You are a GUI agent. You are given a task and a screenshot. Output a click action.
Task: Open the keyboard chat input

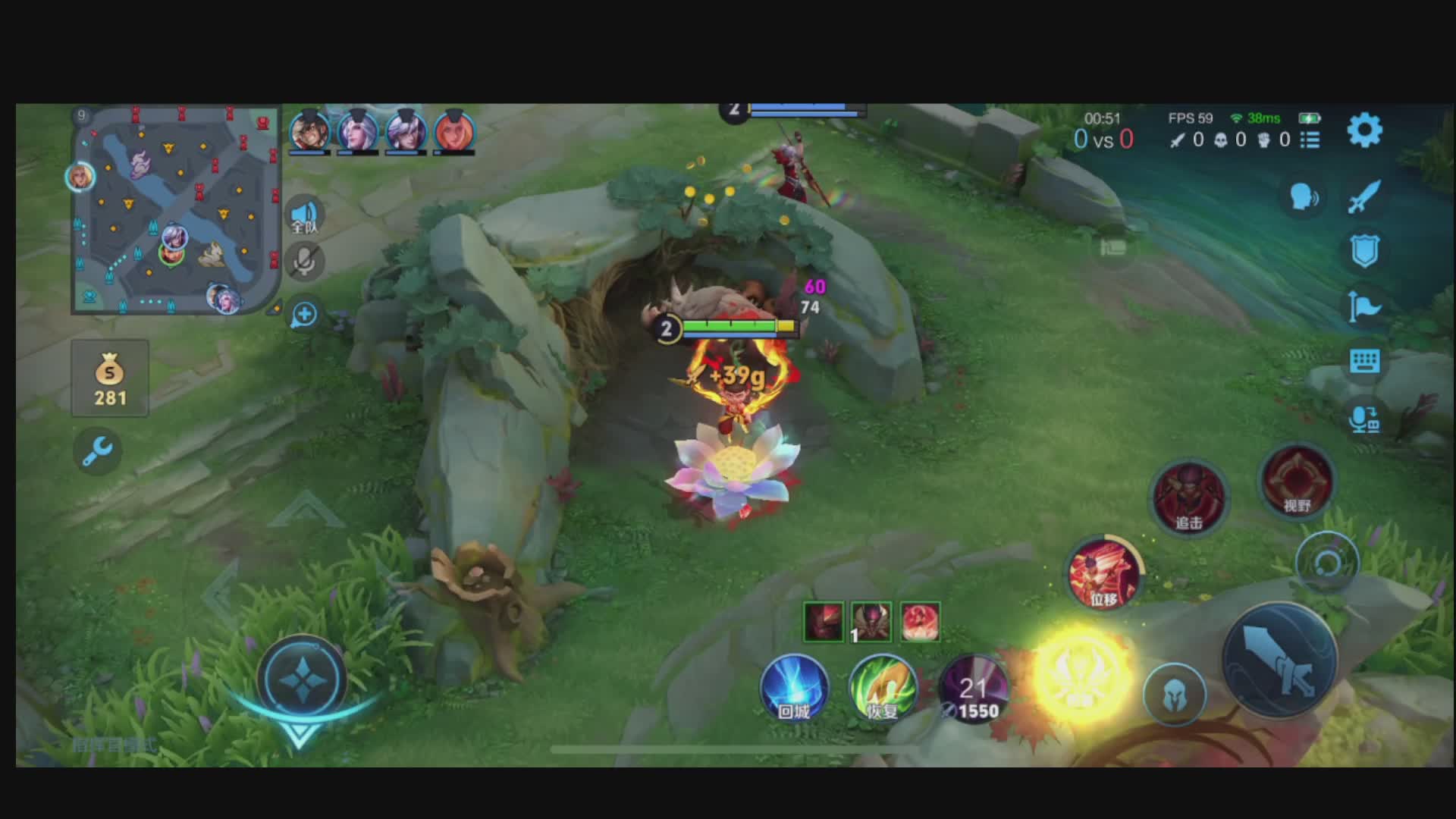[1364, 362]
